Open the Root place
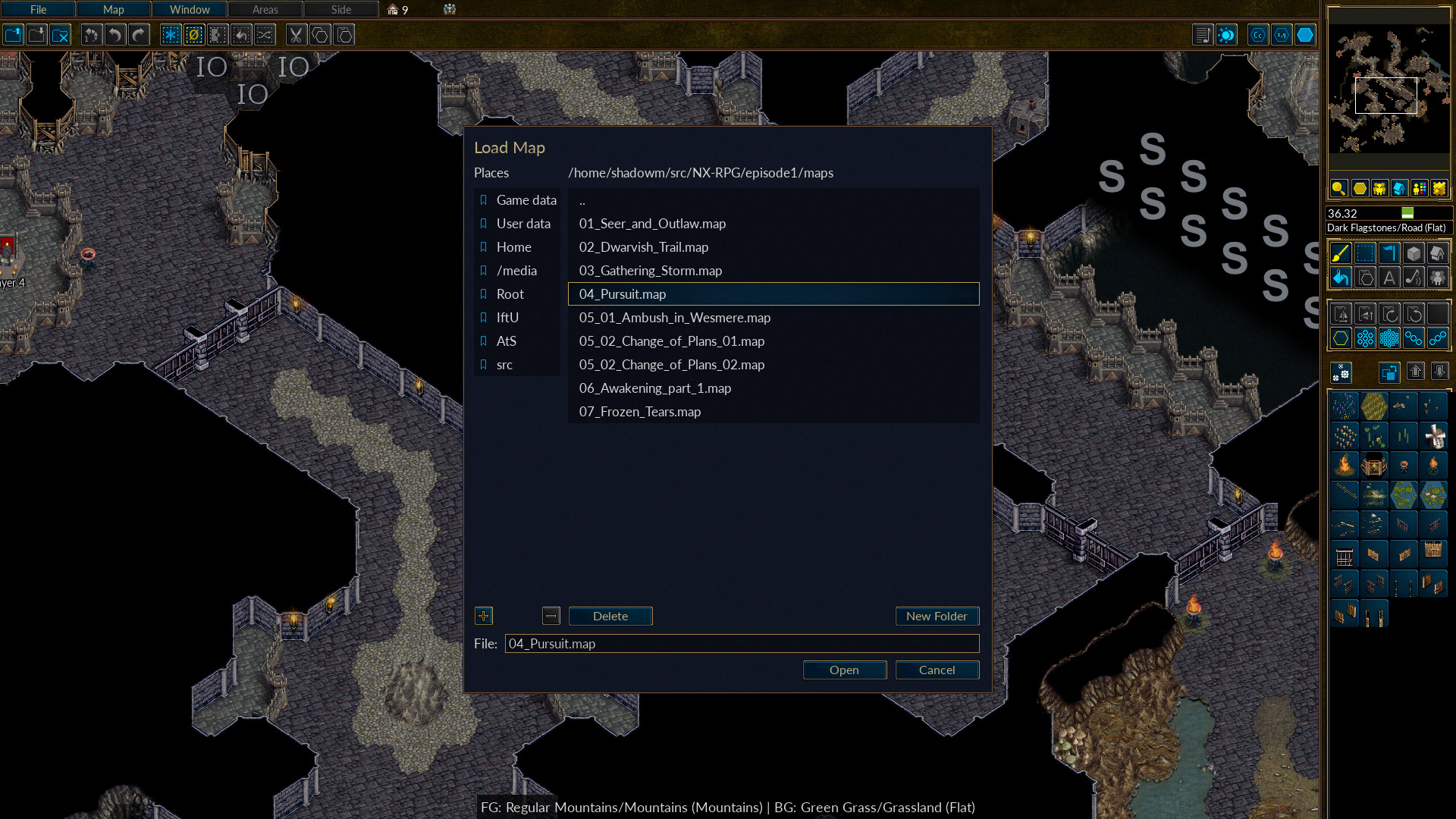The width and height of the screenshot is (1456, 819). (510, 294)
